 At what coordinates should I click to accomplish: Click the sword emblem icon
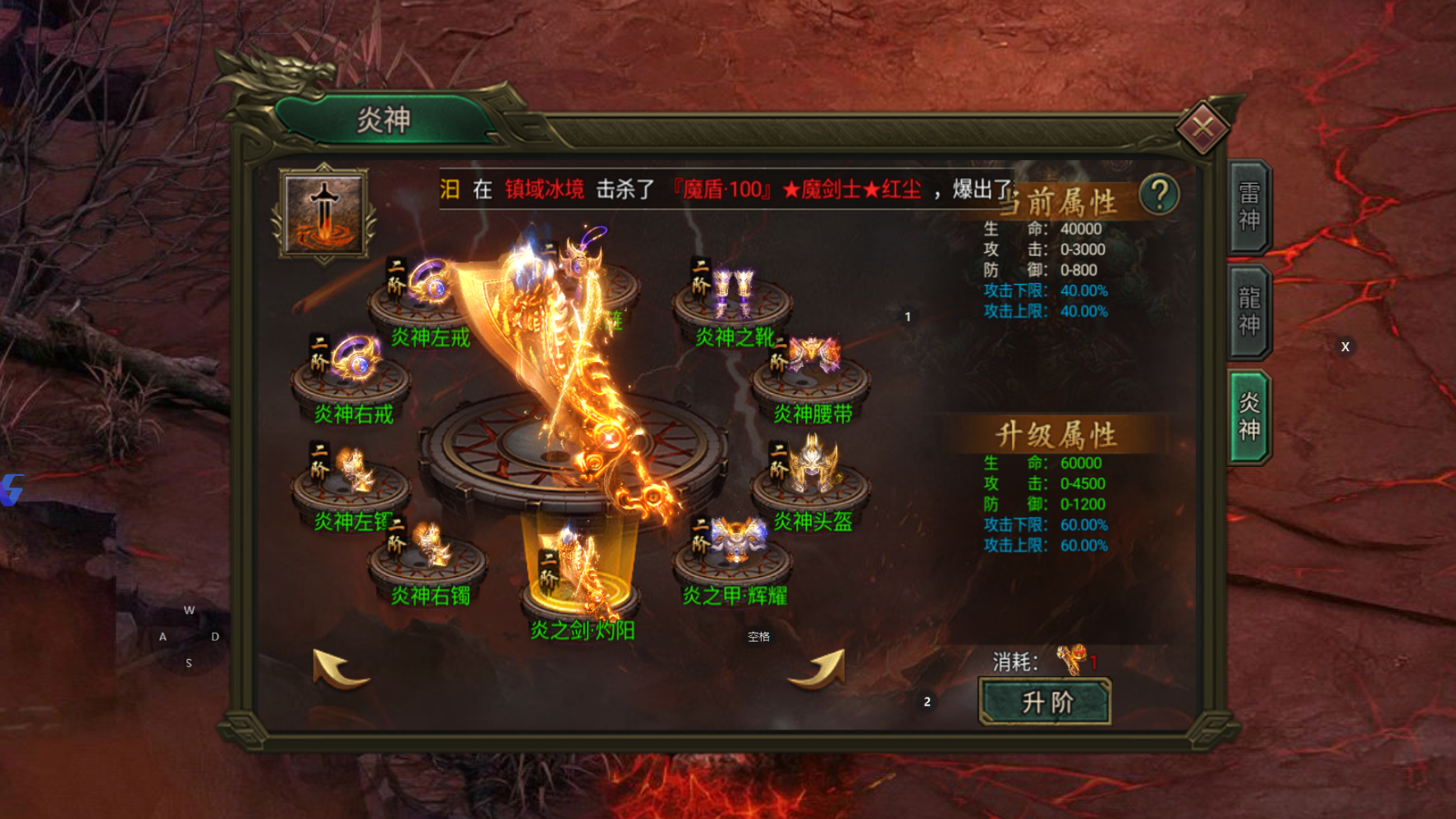324,213
